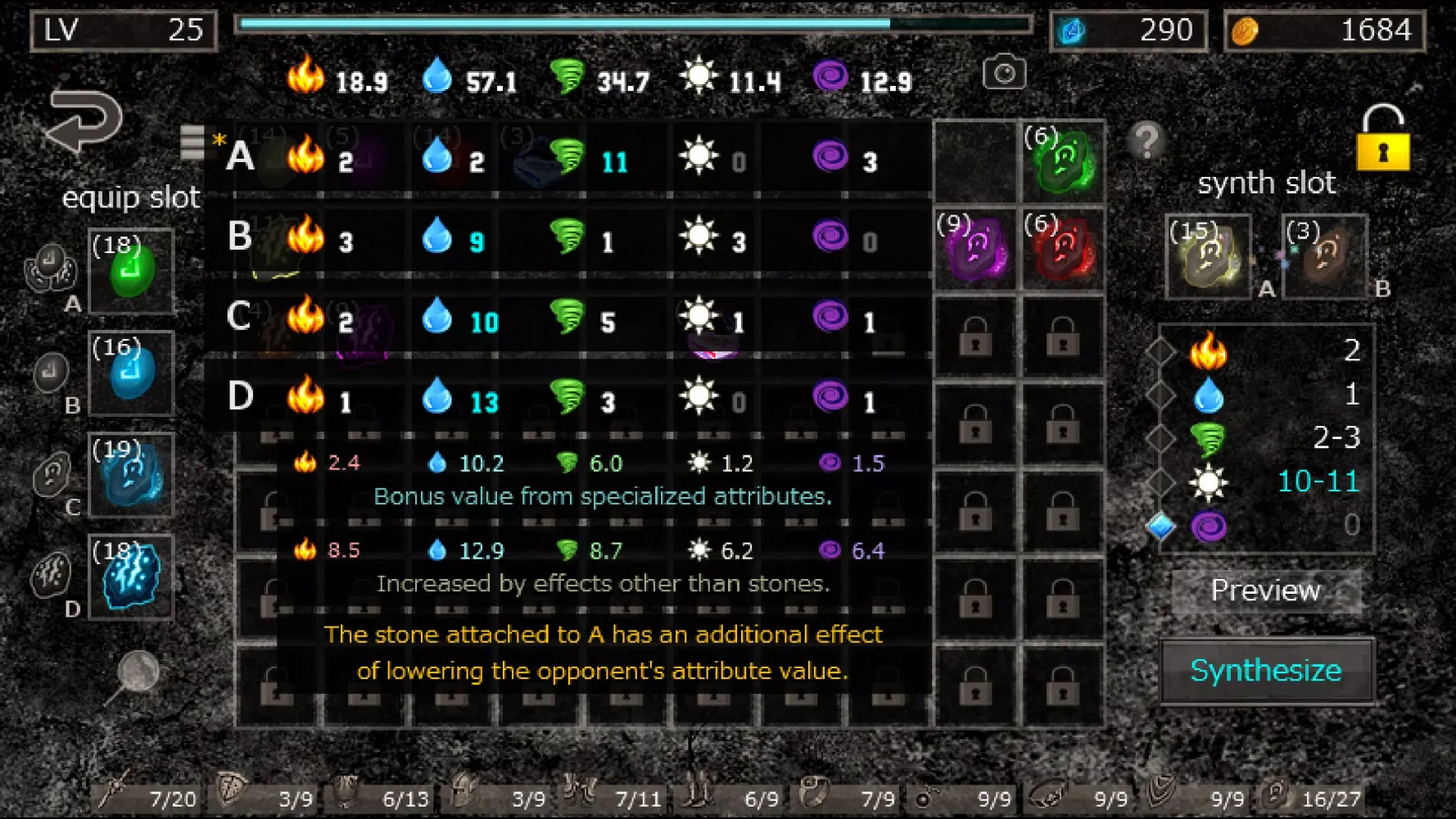Select the green stone in equip slot A
The height and width of the screenshot is (819, 1456).
pos(131,271)
